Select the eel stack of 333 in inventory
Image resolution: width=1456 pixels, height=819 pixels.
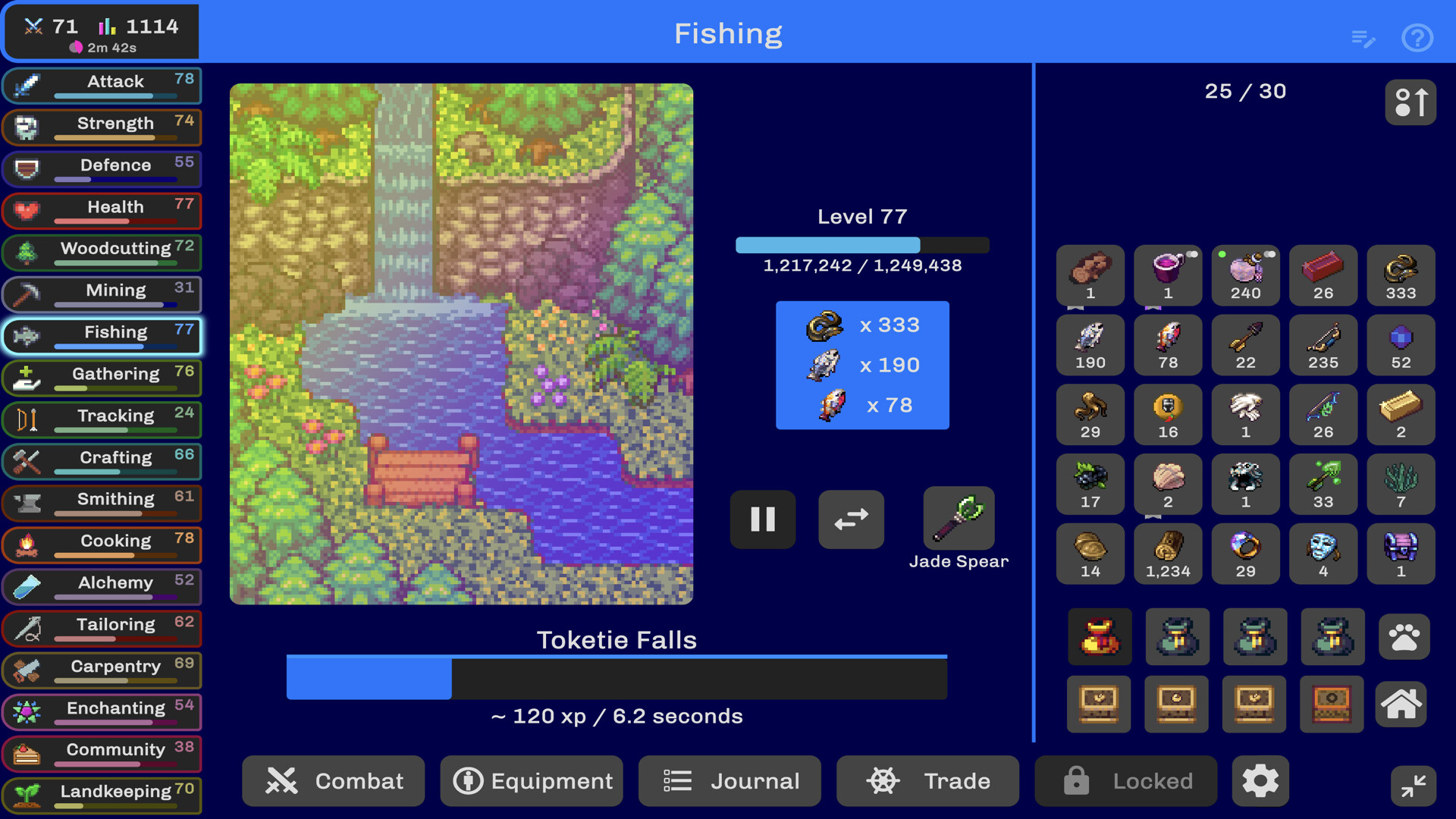1400,275
